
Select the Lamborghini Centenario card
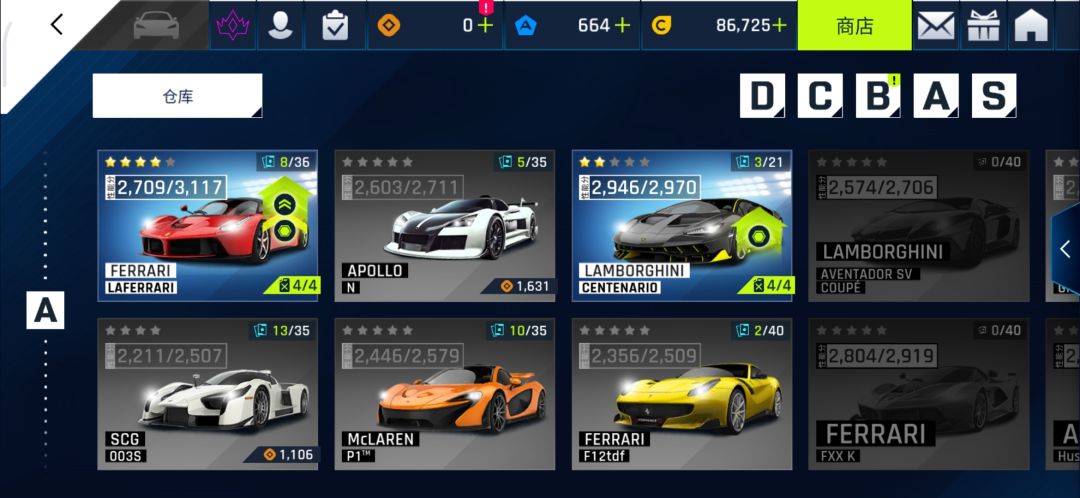(x=681, y=225)
